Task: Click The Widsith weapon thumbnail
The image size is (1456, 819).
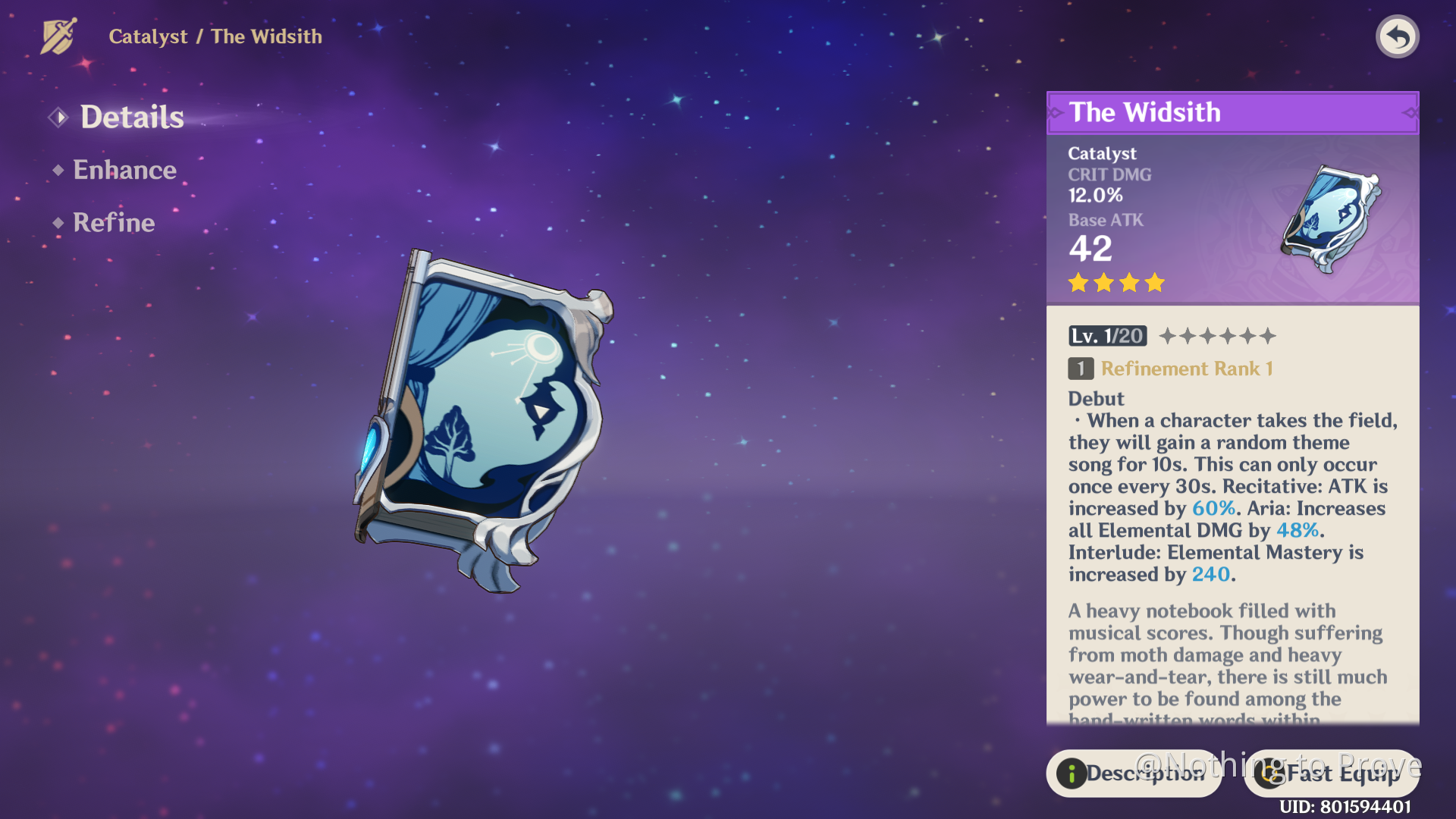Action: pos(1332,219)
